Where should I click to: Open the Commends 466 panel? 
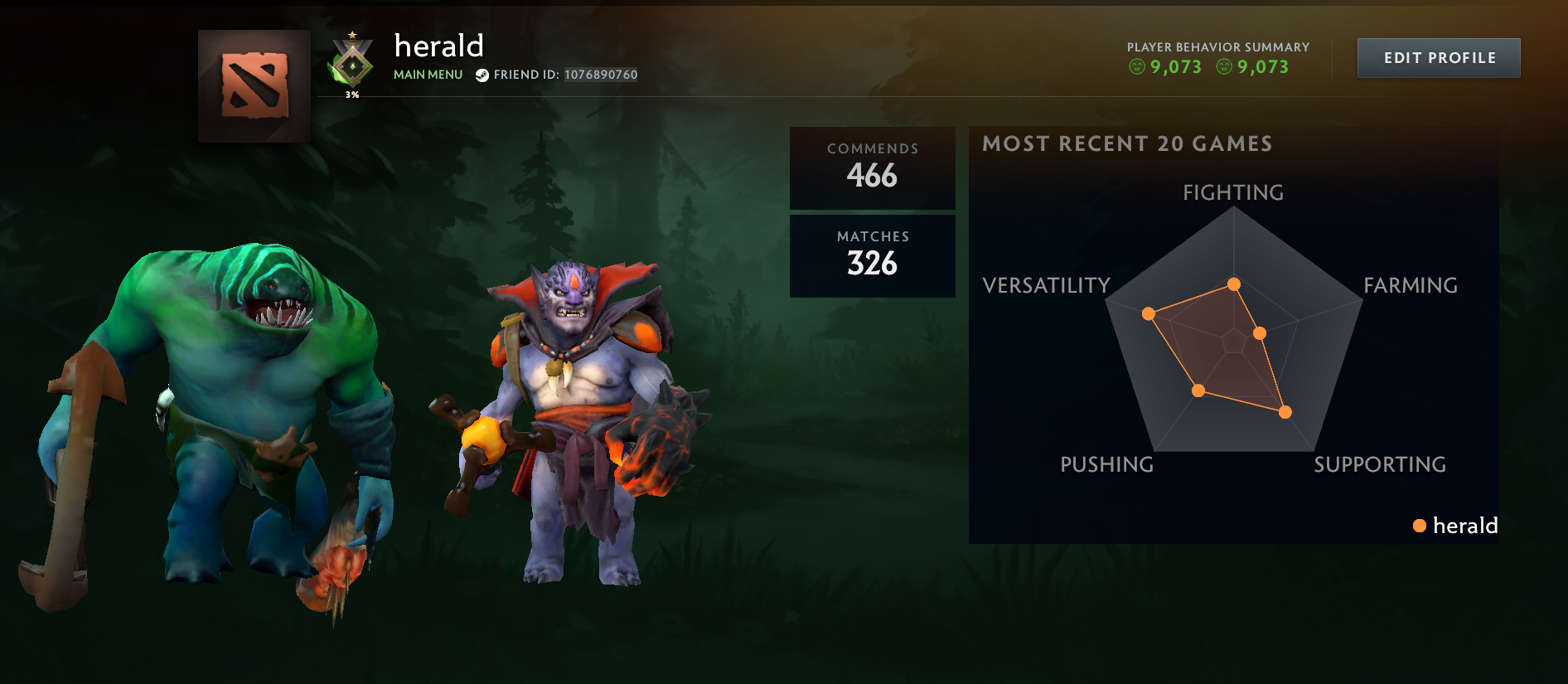point(872,167)
